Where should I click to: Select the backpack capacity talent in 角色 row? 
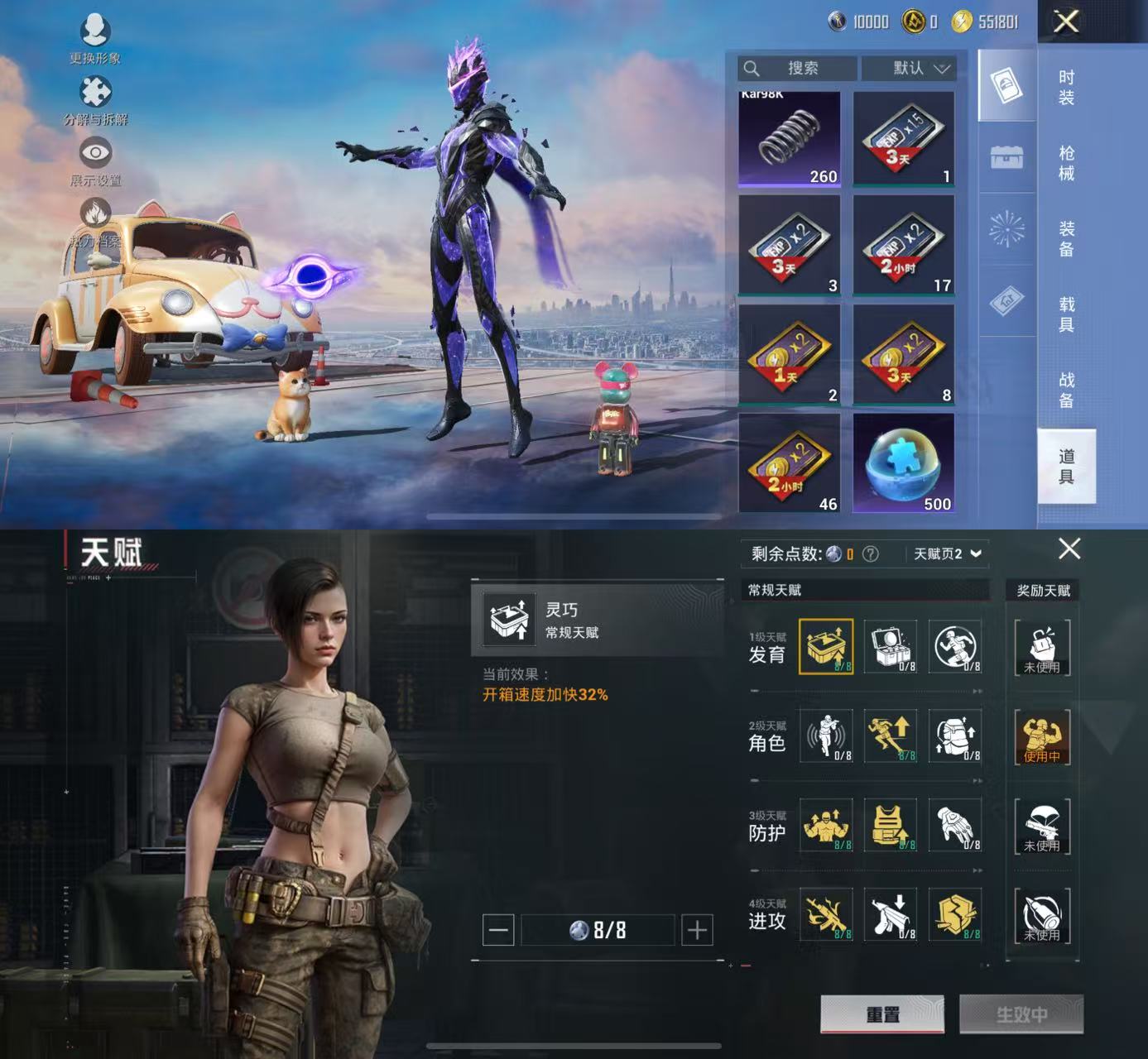[955, 736]
